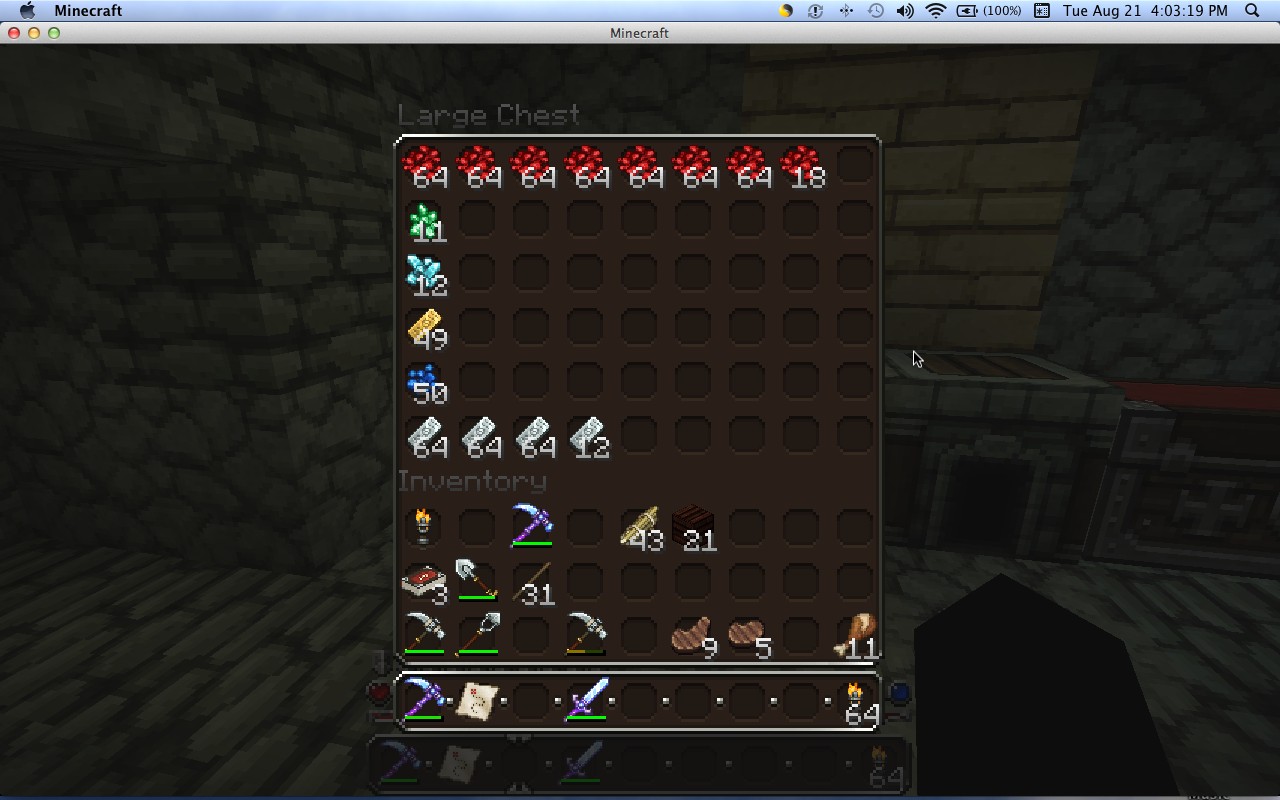Pick the iron ingot stack of 12

click(586, 435)
